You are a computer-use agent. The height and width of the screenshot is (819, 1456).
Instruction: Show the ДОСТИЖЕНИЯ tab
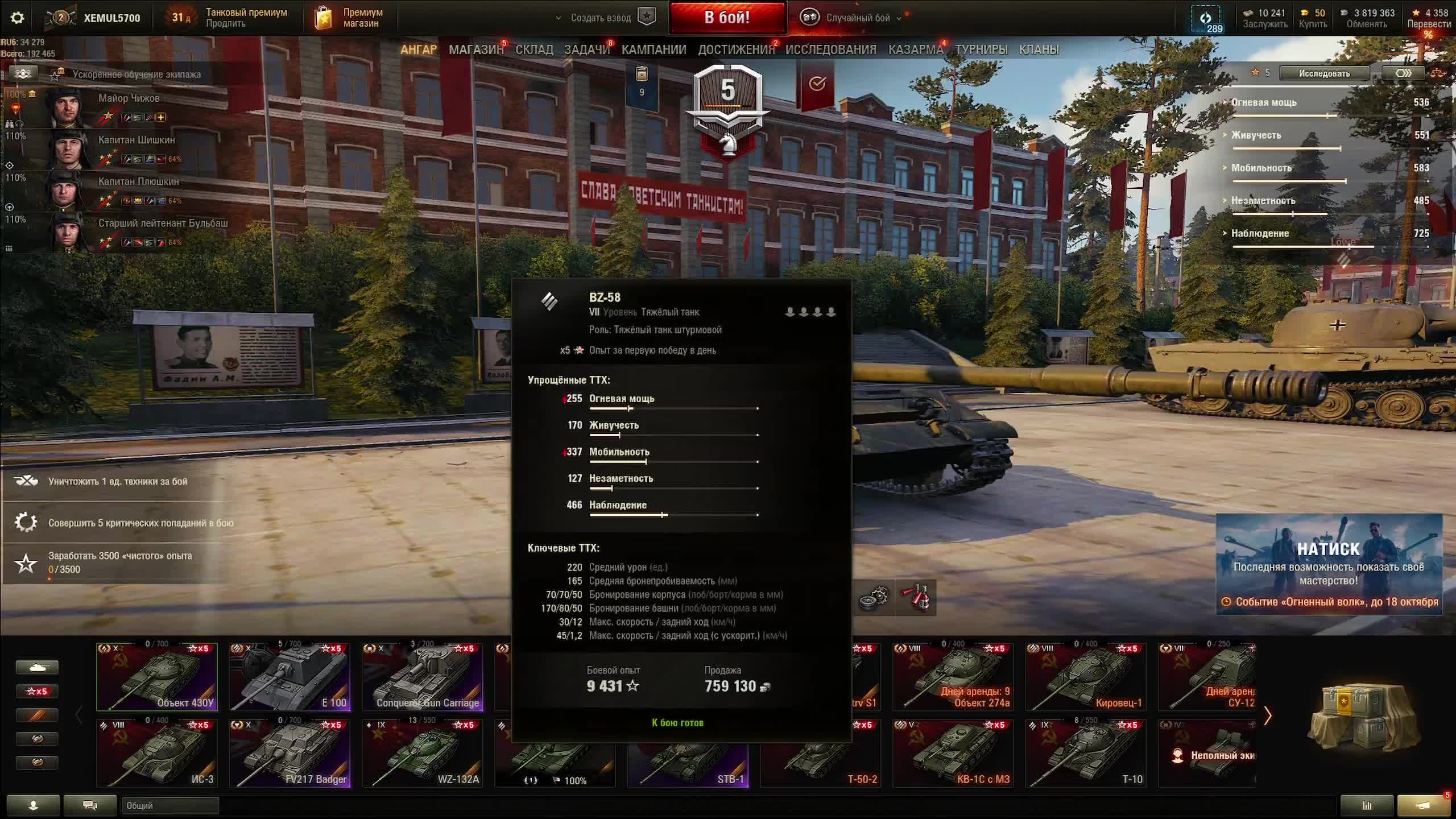(736, 50)
